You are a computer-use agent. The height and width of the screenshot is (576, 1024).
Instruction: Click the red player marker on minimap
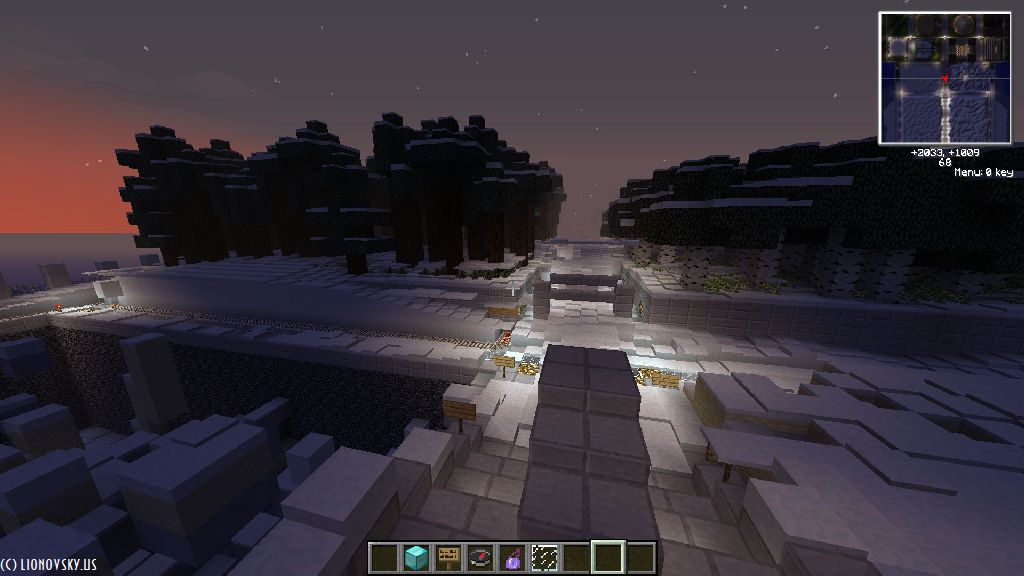click(945, 78)
